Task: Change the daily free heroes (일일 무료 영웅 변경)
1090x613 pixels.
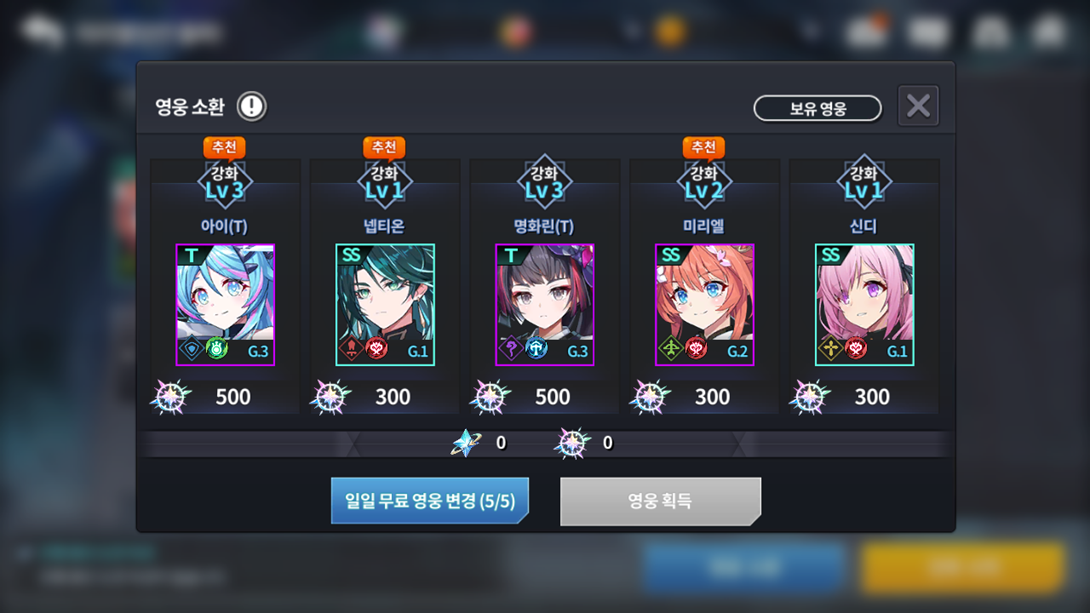Action: [x=430, y=501]
